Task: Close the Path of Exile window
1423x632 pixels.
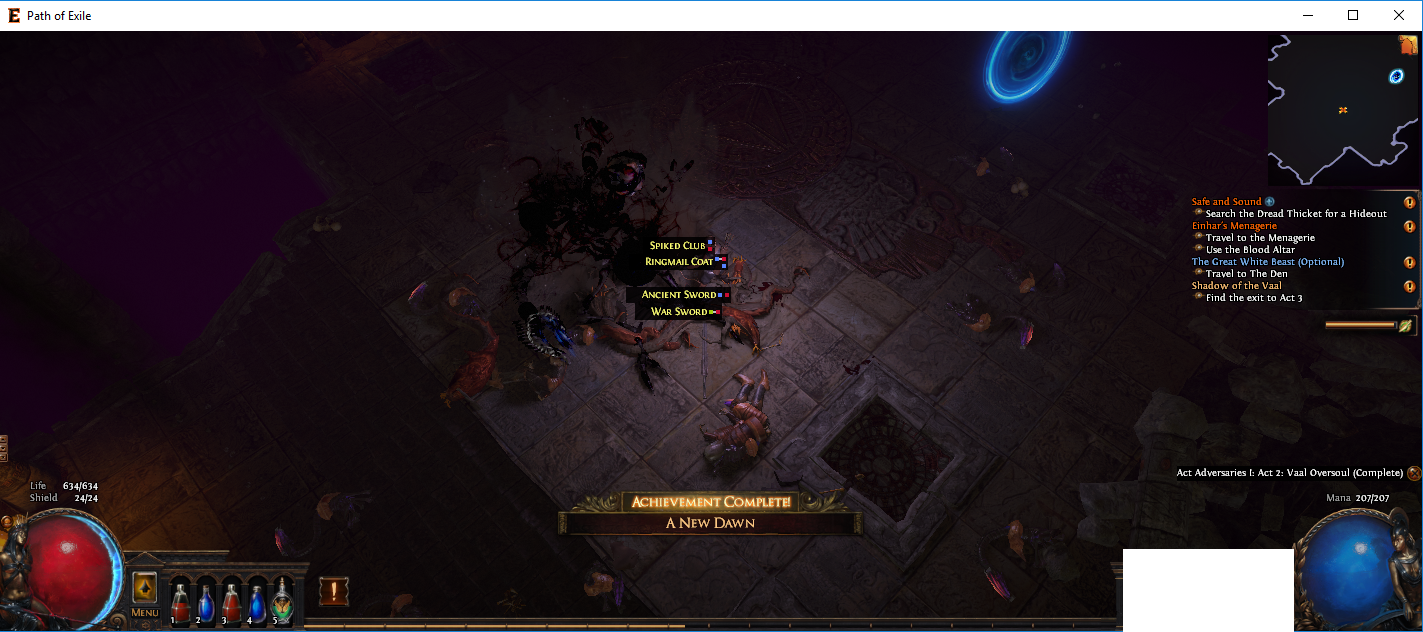Action: pyautogui.click(x=1399, y=15)
